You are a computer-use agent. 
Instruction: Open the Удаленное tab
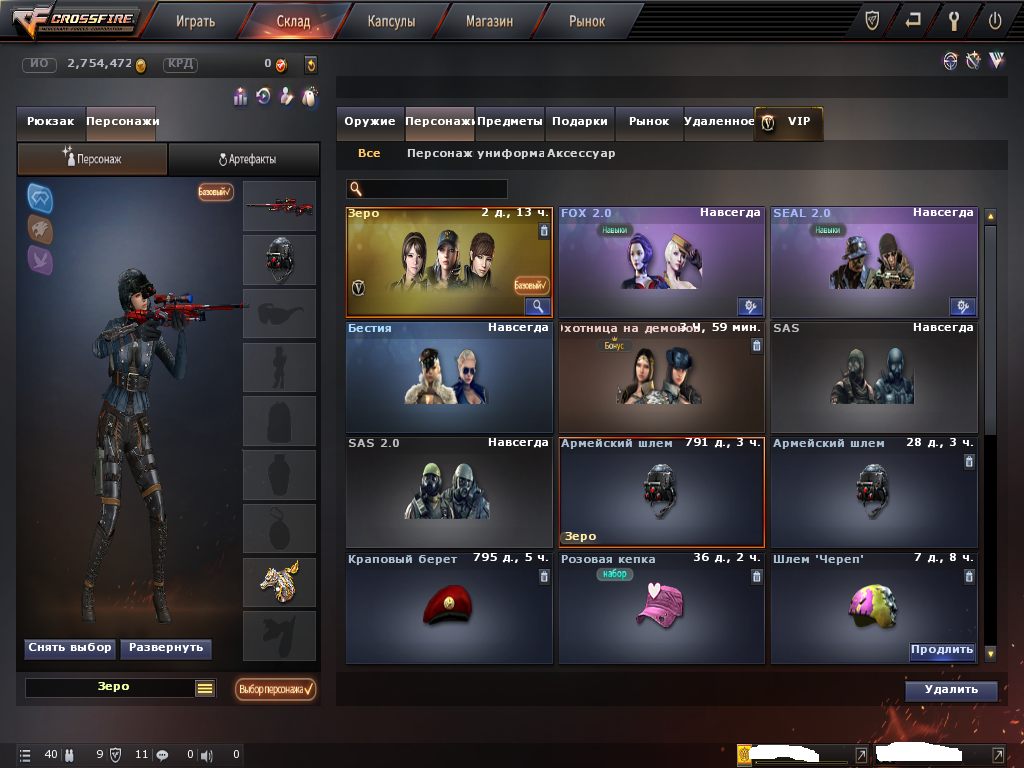tap(718, 121)
